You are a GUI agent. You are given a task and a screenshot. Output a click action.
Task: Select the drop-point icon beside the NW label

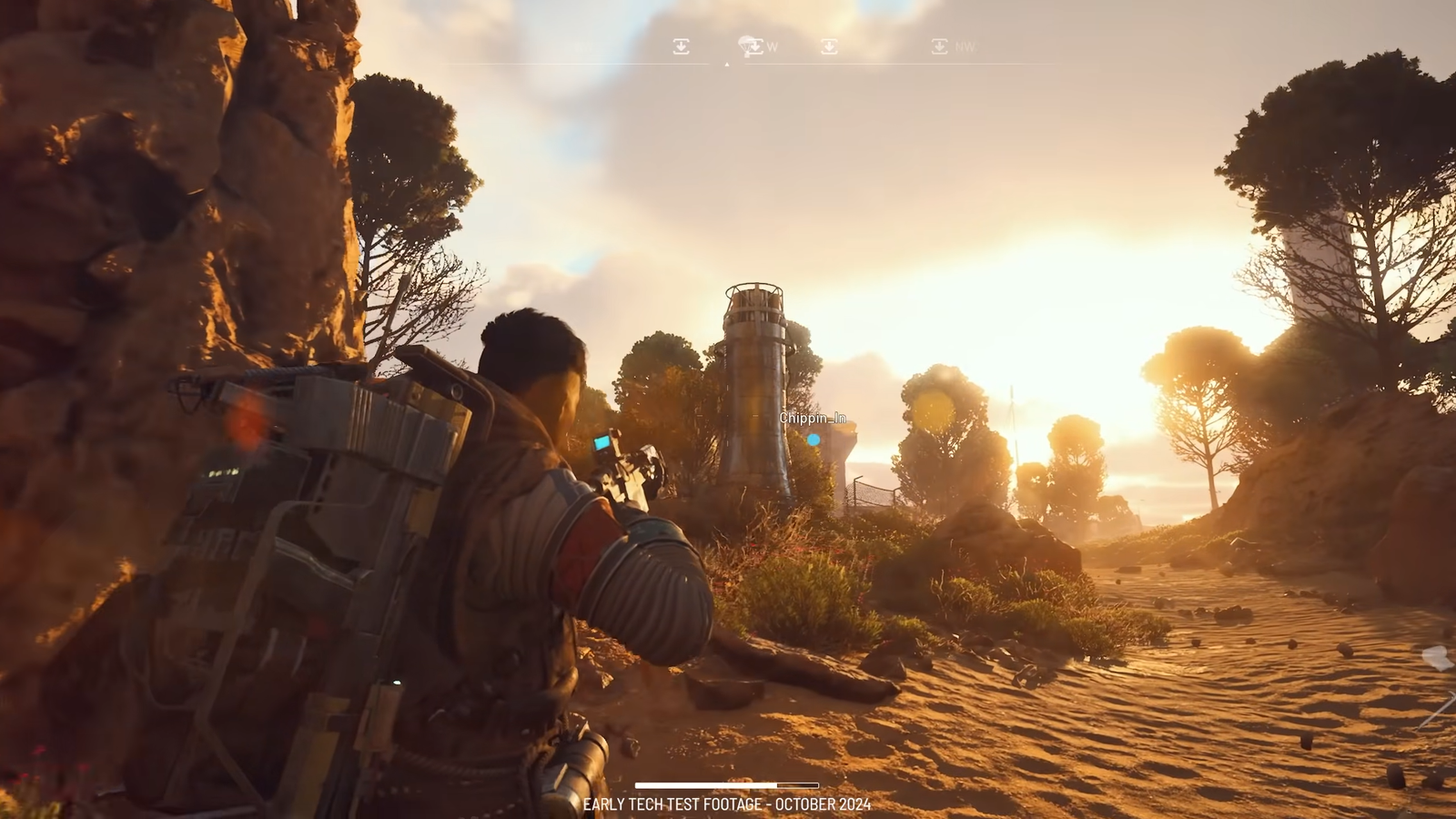(938, 46)
